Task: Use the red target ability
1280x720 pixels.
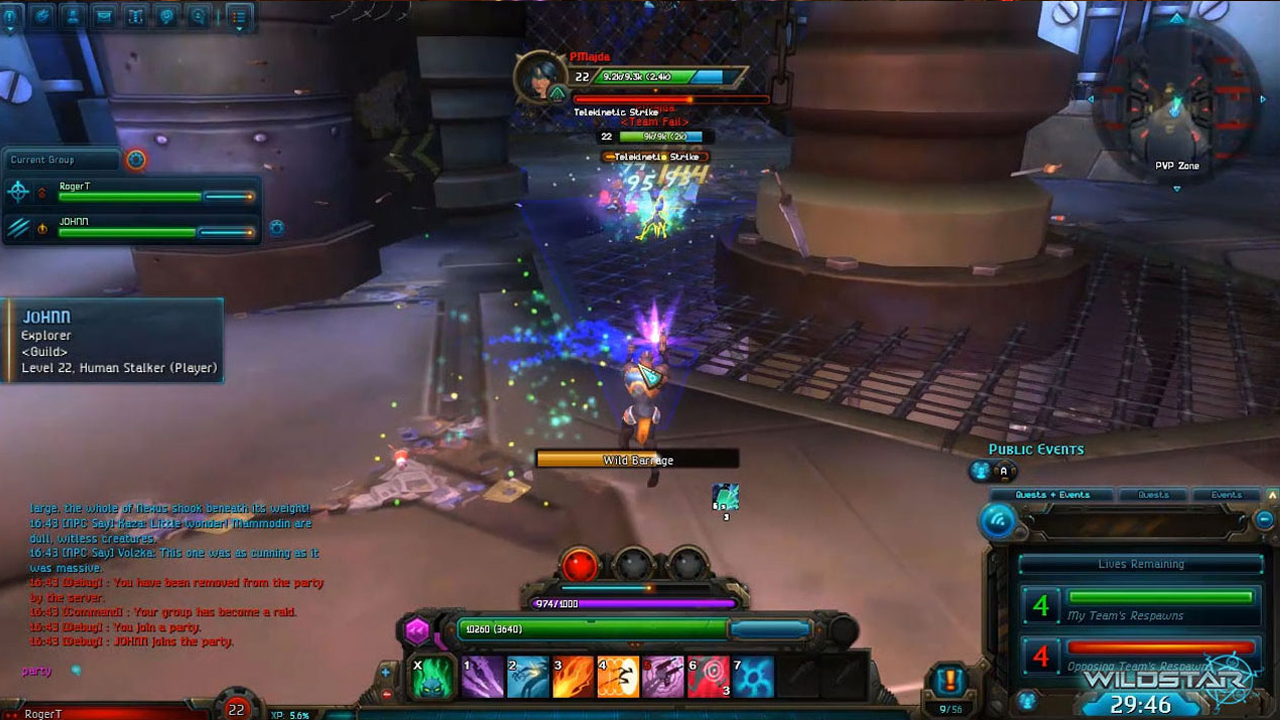Action: (709, 677)
